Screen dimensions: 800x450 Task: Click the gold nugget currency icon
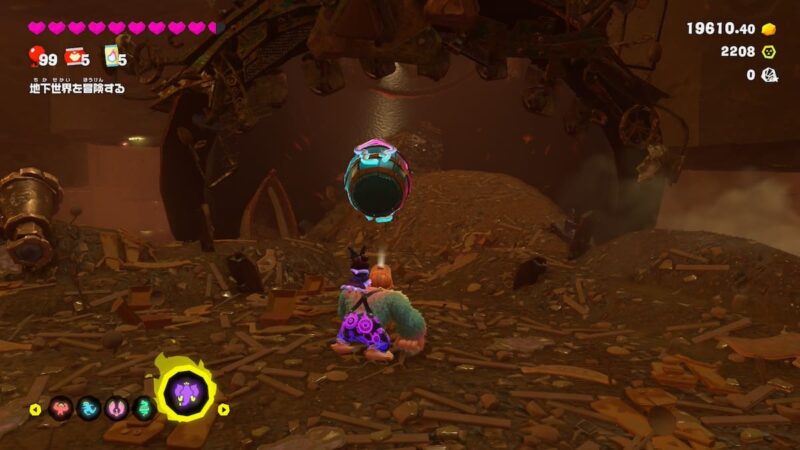coord(769,28)
